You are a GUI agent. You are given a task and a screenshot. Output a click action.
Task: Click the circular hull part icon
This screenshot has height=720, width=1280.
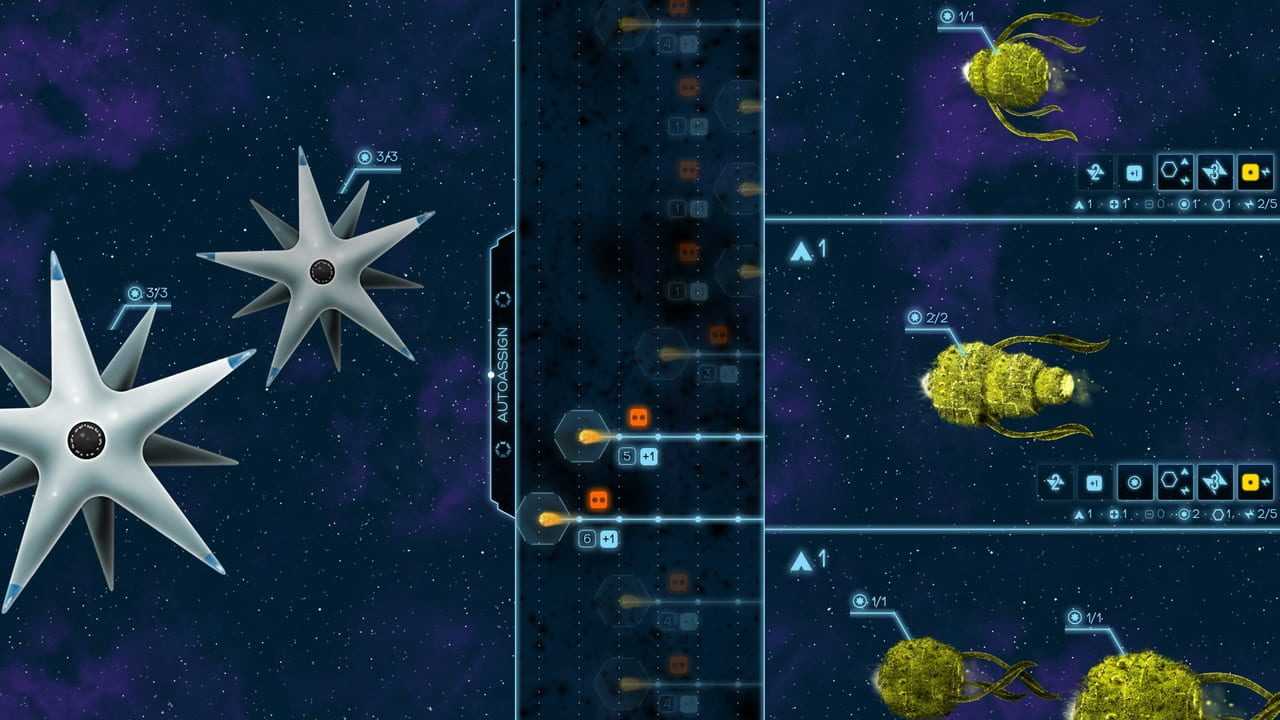click(x=1134, y=483)
